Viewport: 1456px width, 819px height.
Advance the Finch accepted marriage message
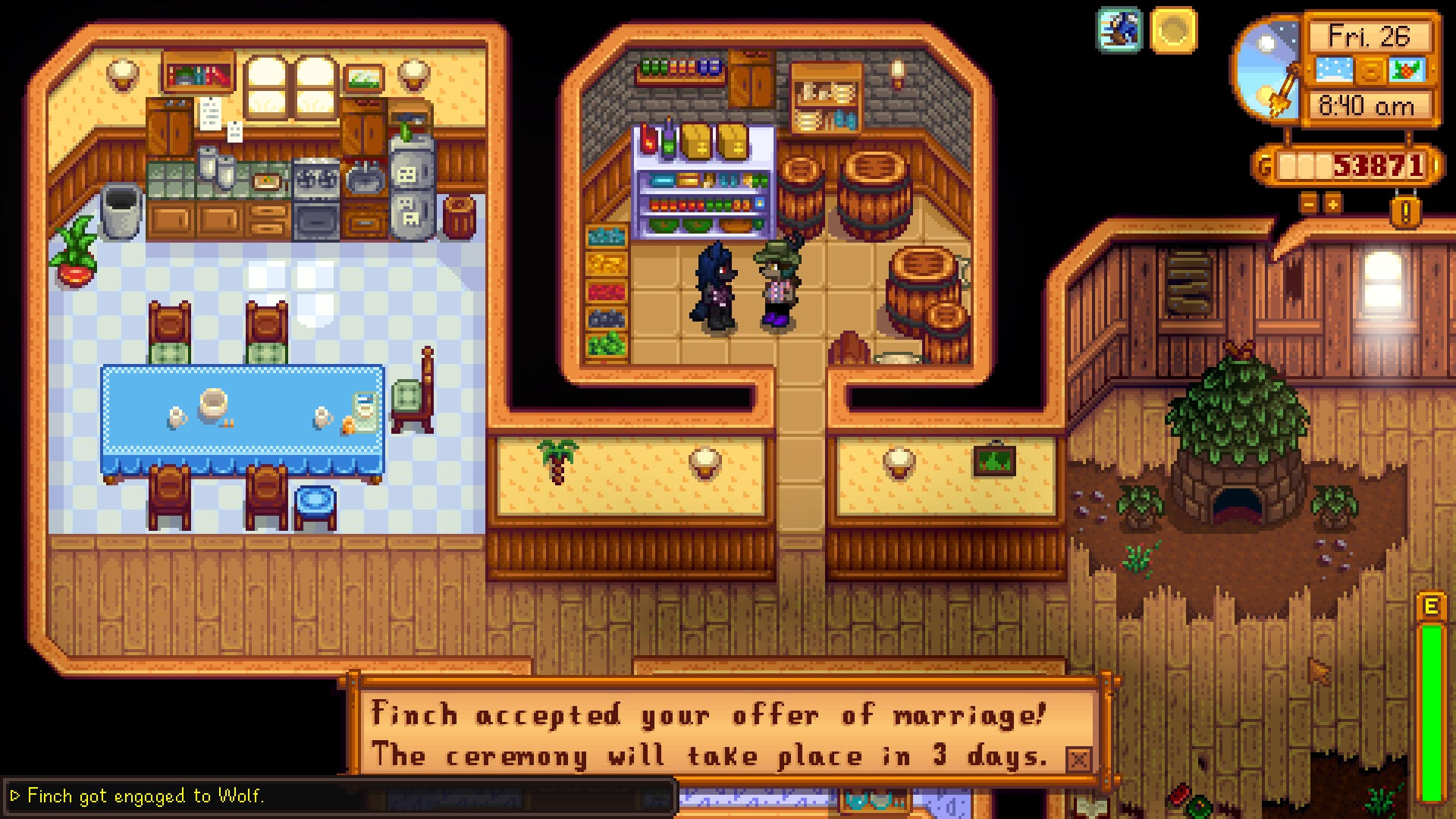709,734
